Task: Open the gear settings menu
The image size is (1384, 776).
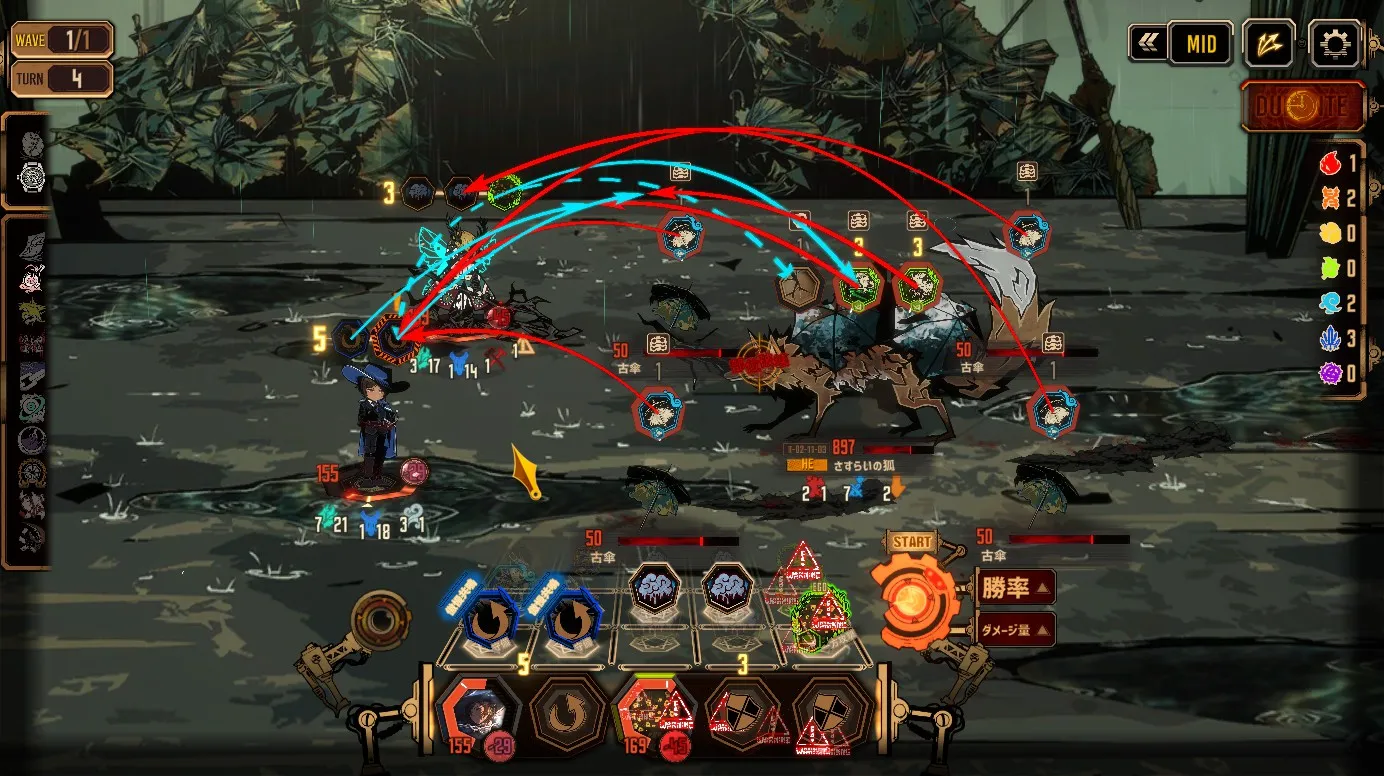Action: pyautogui.click(x=1336, y=44)
